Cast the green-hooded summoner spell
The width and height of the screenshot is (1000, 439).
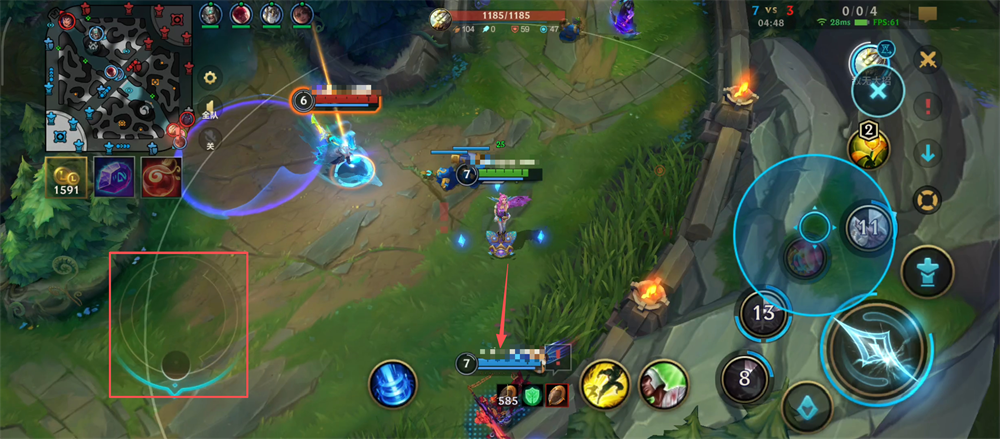(x=662, y=382)
